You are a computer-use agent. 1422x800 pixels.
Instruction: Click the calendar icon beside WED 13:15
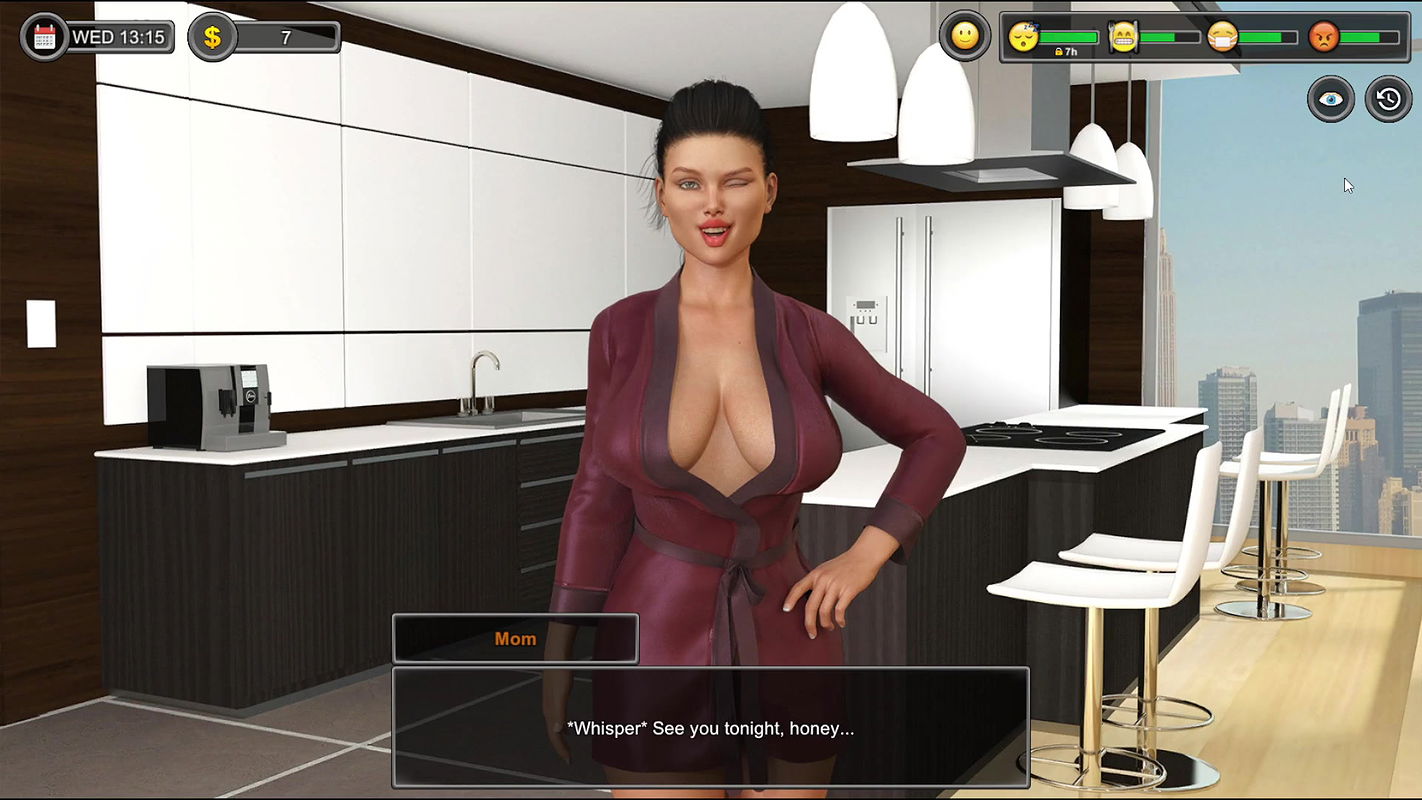[44, 38]
